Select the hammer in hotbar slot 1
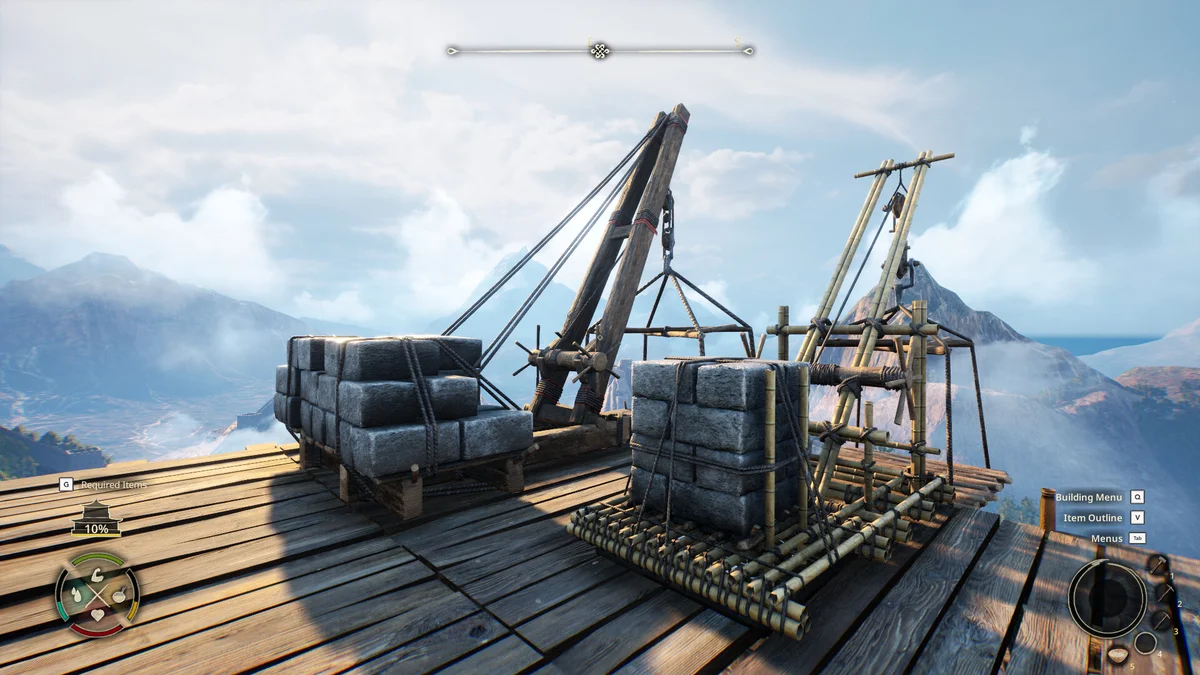Screen dimensions: 1200x675 pyautogui.click(x=1156, y=565)
